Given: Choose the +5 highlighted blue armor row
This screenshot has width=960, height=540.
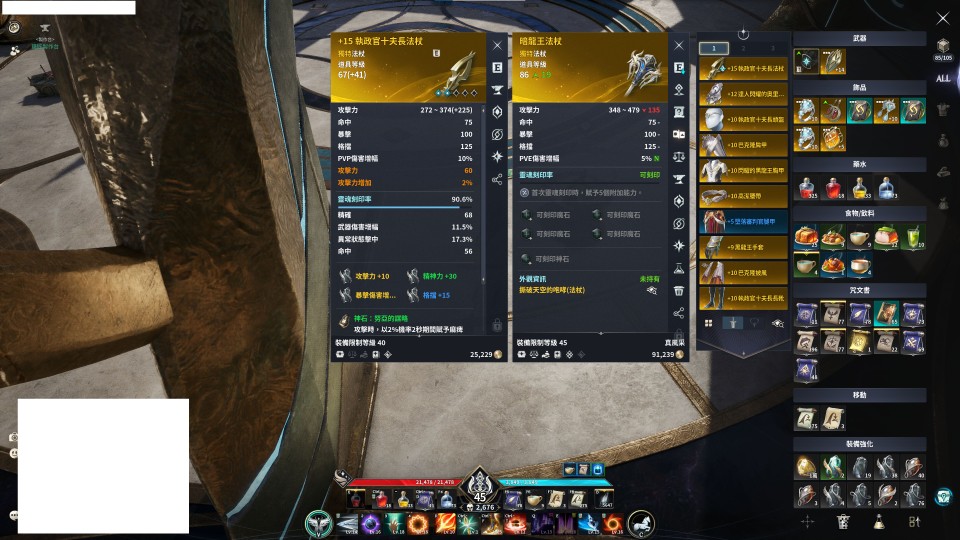Looking at the screenshot, I should coord(745,221).
